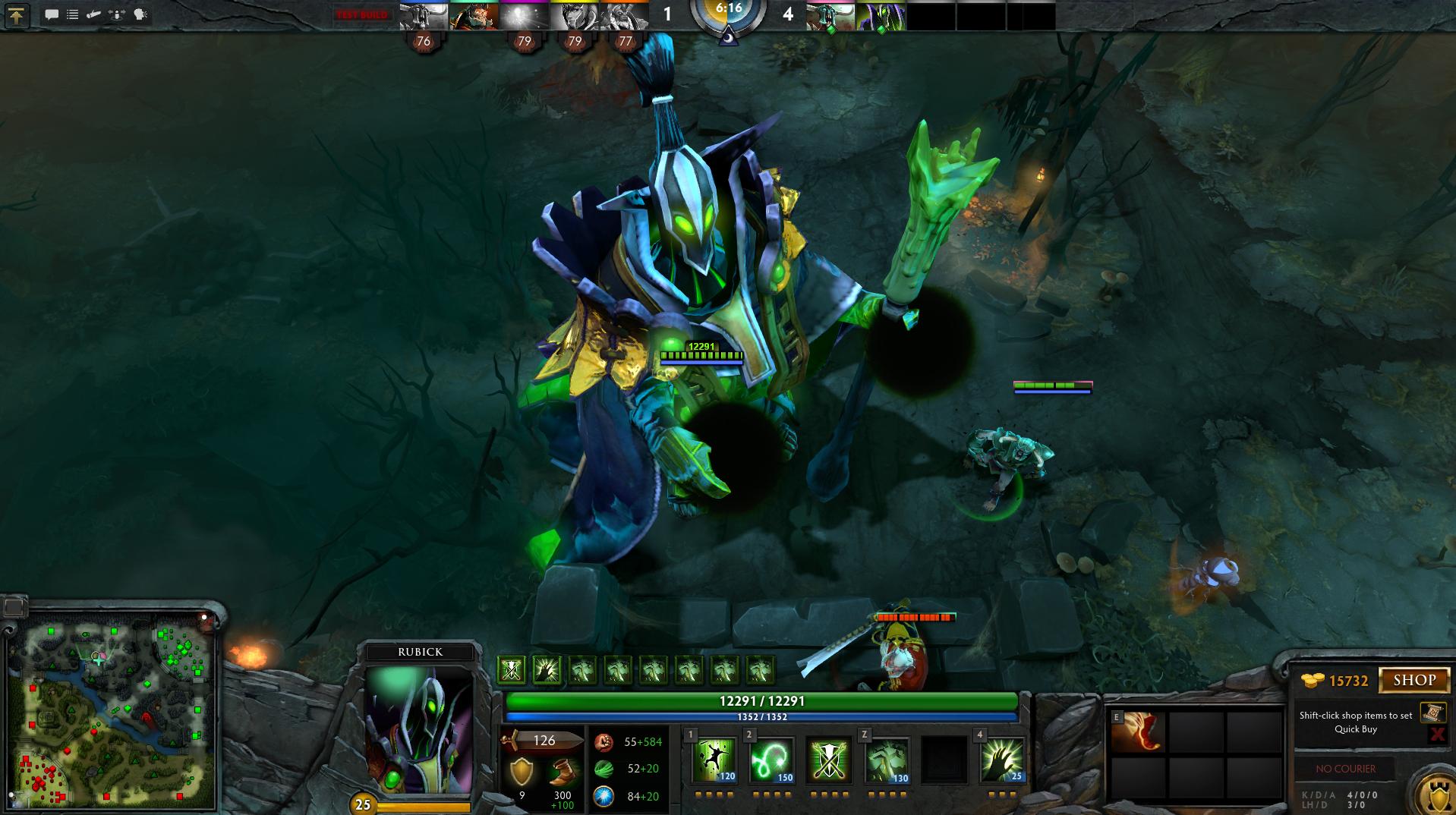The image size is (1456, 815).
Task: Click the Spell Steal buff icon
Action: (x=547, y=669)
